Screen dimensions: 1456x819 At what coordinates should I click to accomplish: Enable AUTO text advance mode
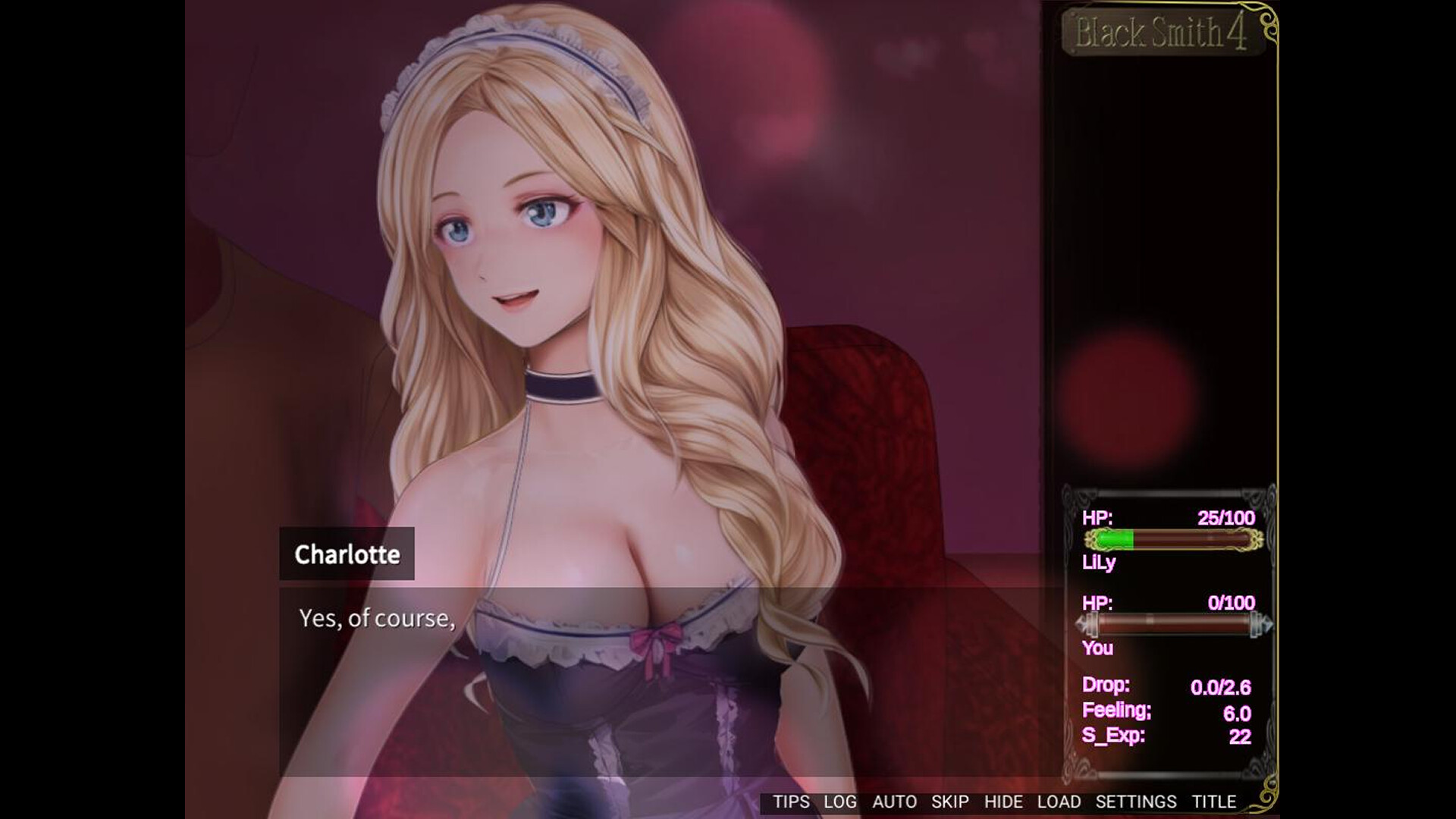click(896, 802)
